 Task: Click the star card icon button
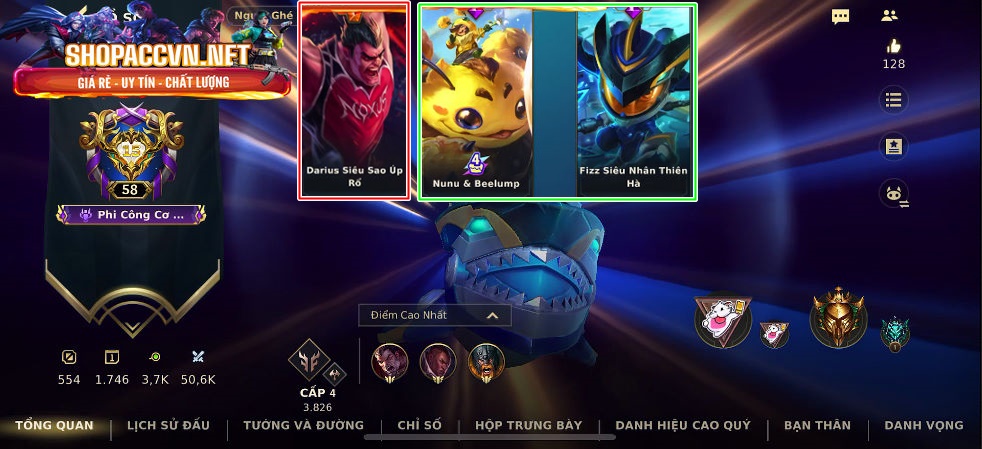tap(893, 146)
